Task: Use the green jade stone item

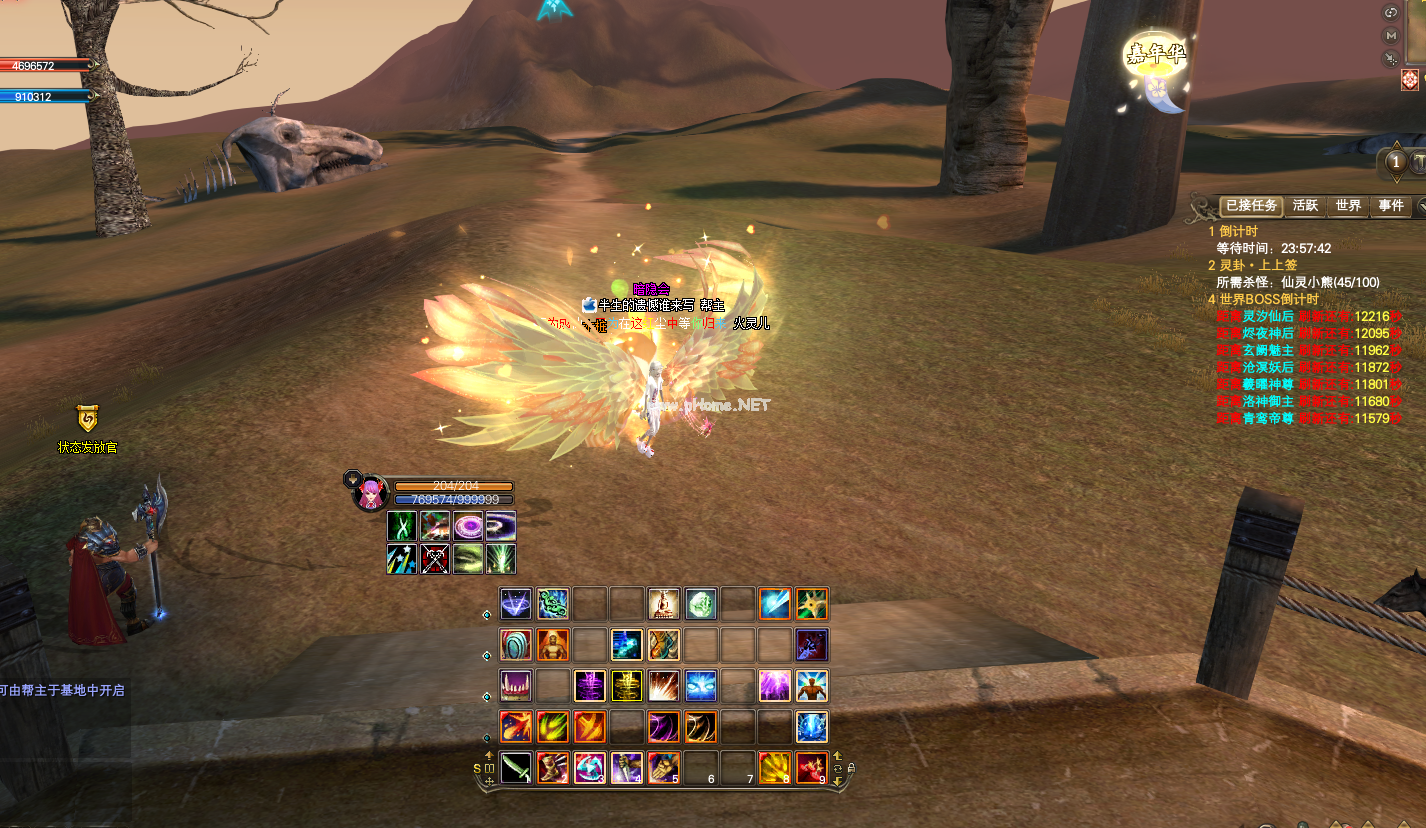Action: click(700, 603)
